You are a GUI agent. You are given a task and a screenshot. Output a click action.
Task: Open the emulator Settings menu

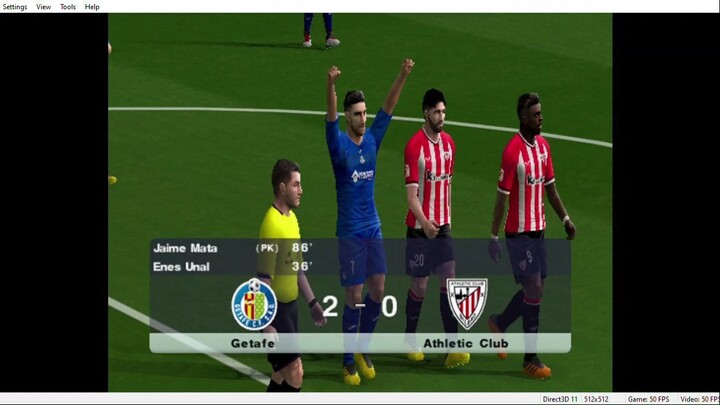pyautogui.click(x=15, y=7)
